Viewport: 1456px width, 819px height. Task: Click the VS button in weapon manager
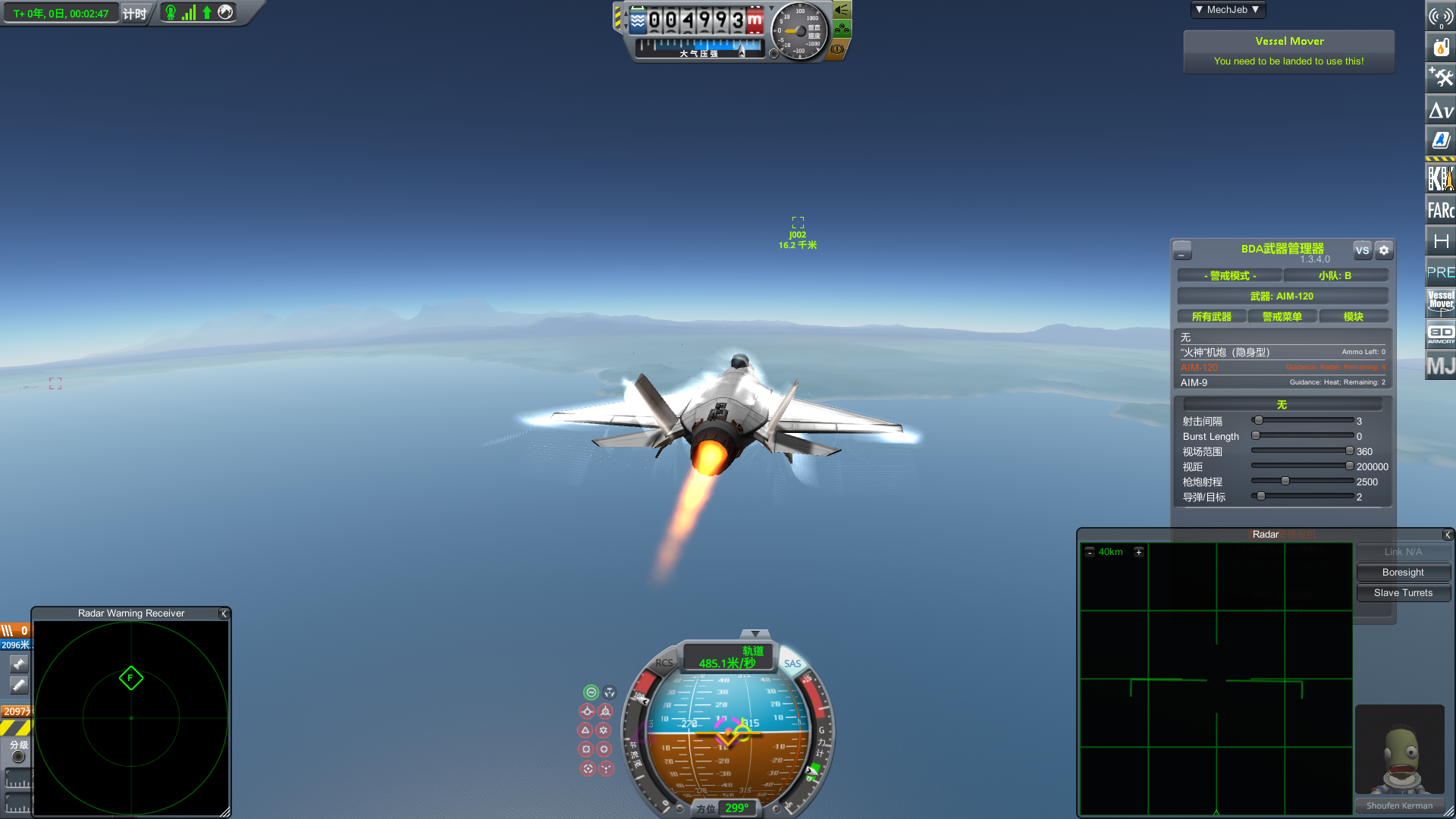[x=1362, y=250]
